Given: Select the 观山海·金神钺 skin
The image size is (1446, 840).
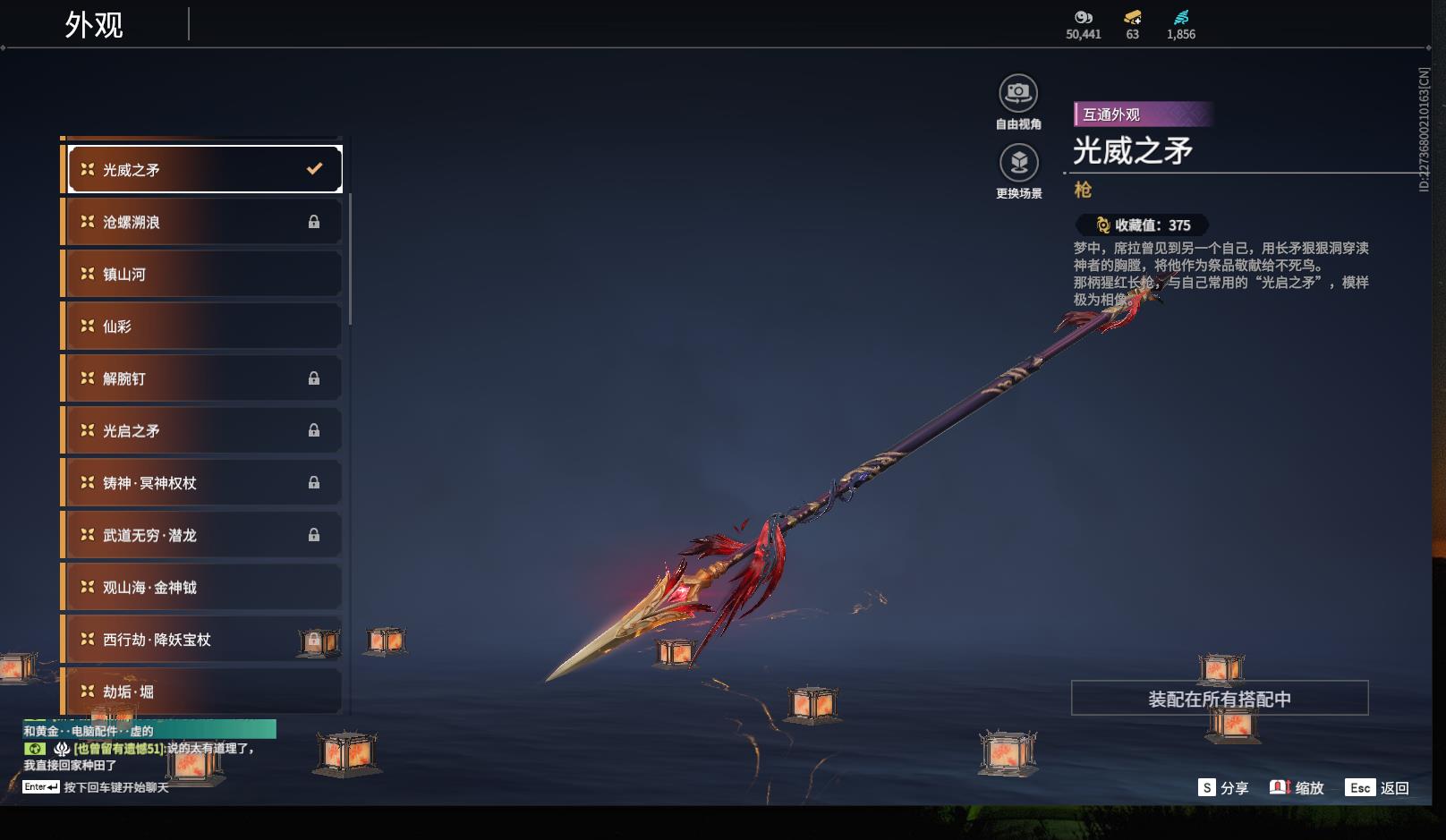Looking at the screenshot, I should (x=202, y=587).
